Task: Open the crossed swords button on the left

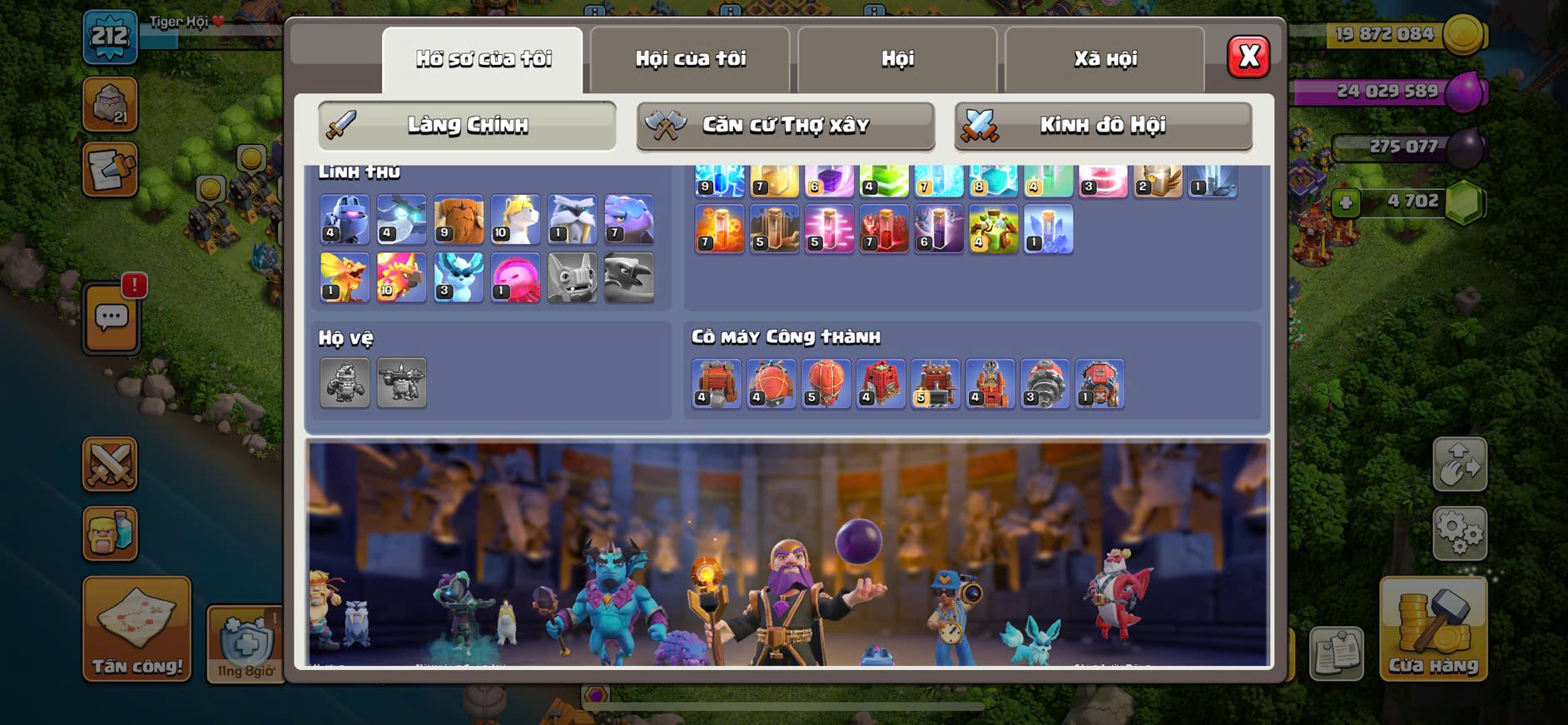Action: pyautogui.click(x=110, y=464)
